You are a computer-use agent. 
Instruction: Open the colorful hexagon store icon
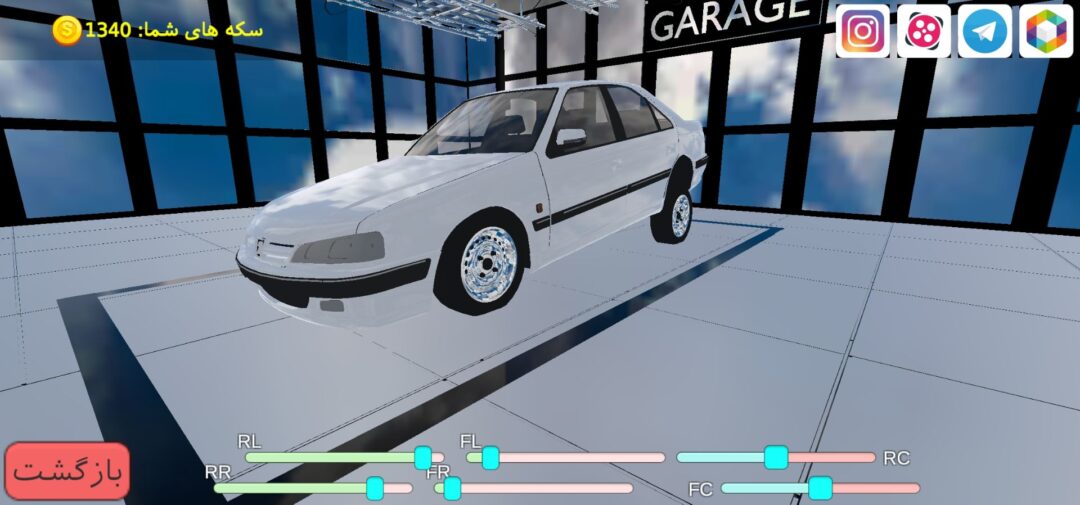point(1046,31)
